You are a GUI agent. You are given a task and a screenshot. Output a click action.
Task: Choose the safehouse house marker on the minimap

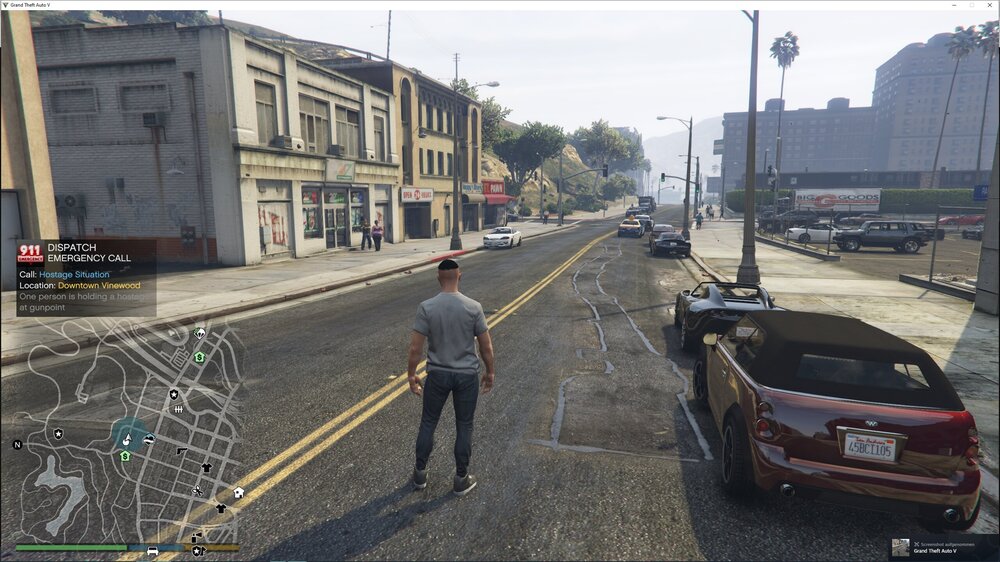pyautogui.click(x=239, y=492)
